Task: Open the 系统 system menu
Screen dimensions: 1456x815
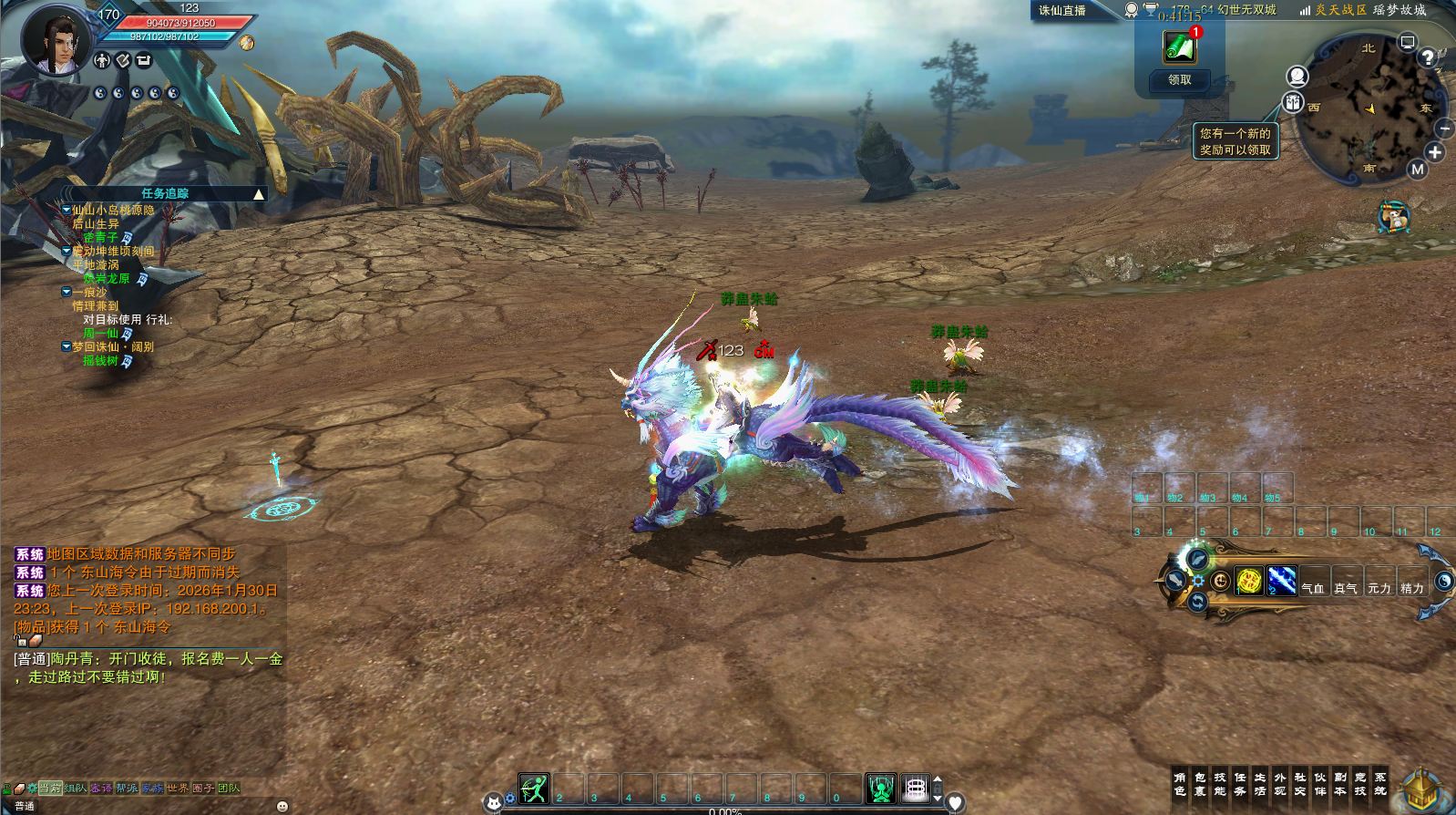Action: (1380, 784)
